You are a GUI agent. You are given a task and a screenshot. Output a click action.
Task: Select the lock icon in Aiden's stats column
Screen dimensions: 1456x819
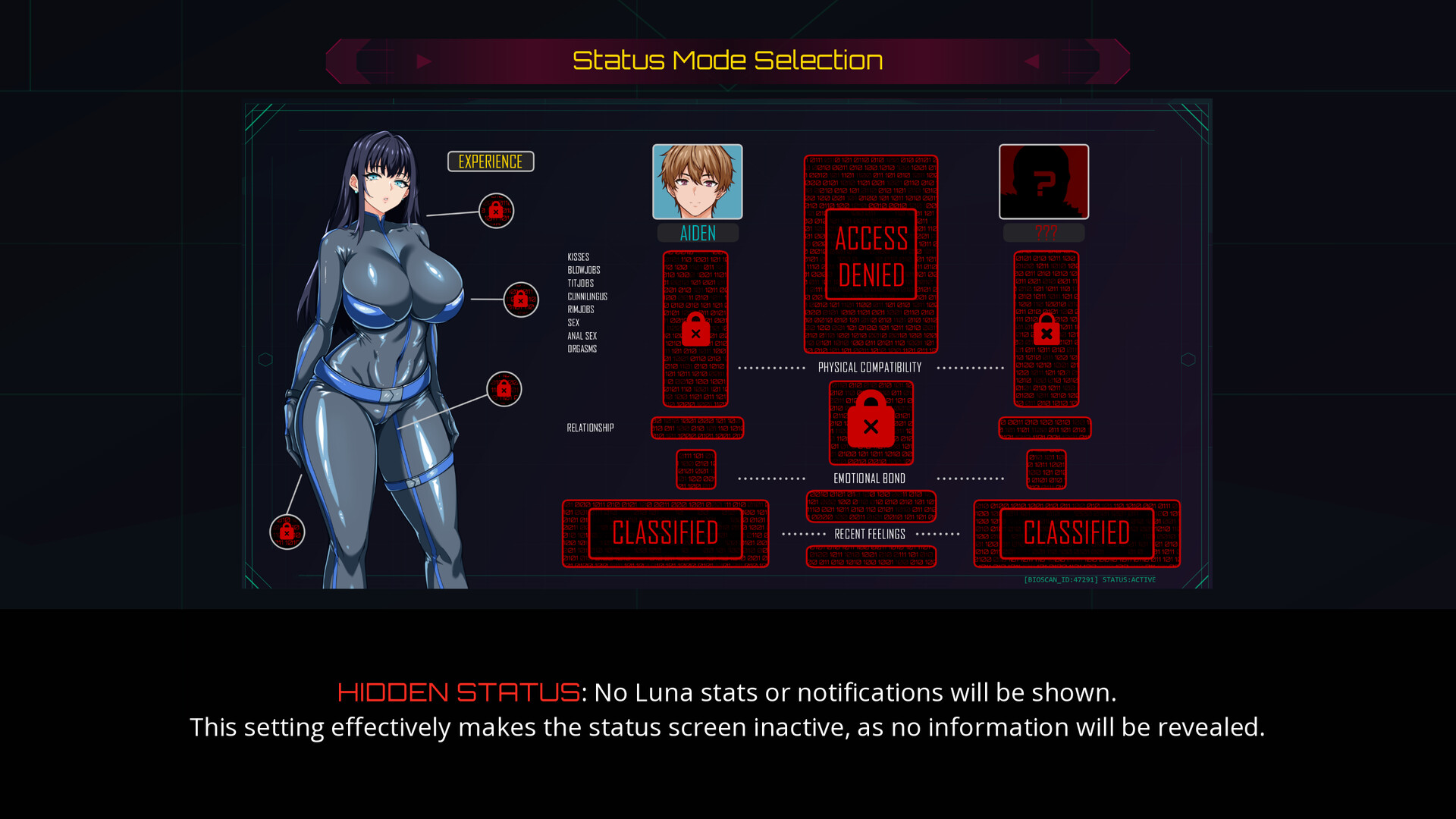pyautogui.click(x=695, y=331)
